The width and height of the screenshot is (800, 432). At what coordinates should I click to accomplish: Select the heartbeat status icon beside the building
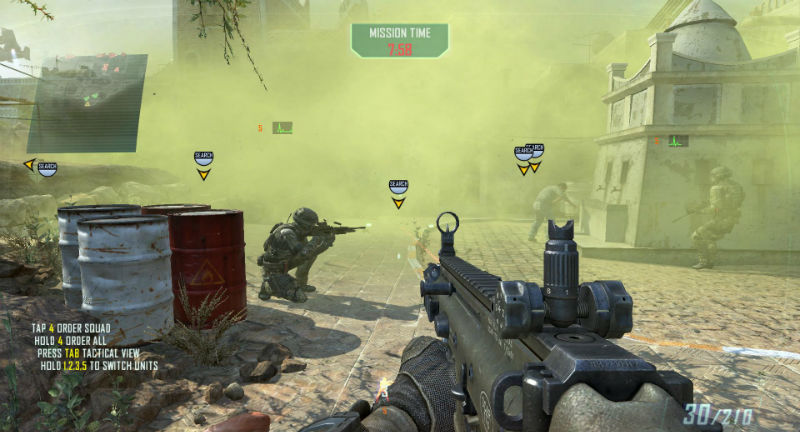678,141
